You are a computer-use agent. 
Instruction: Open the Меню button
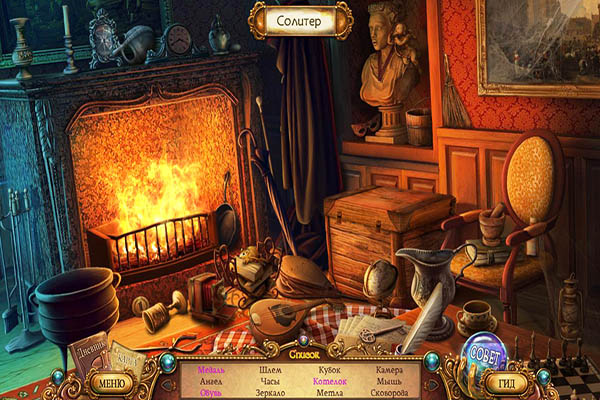111,382
